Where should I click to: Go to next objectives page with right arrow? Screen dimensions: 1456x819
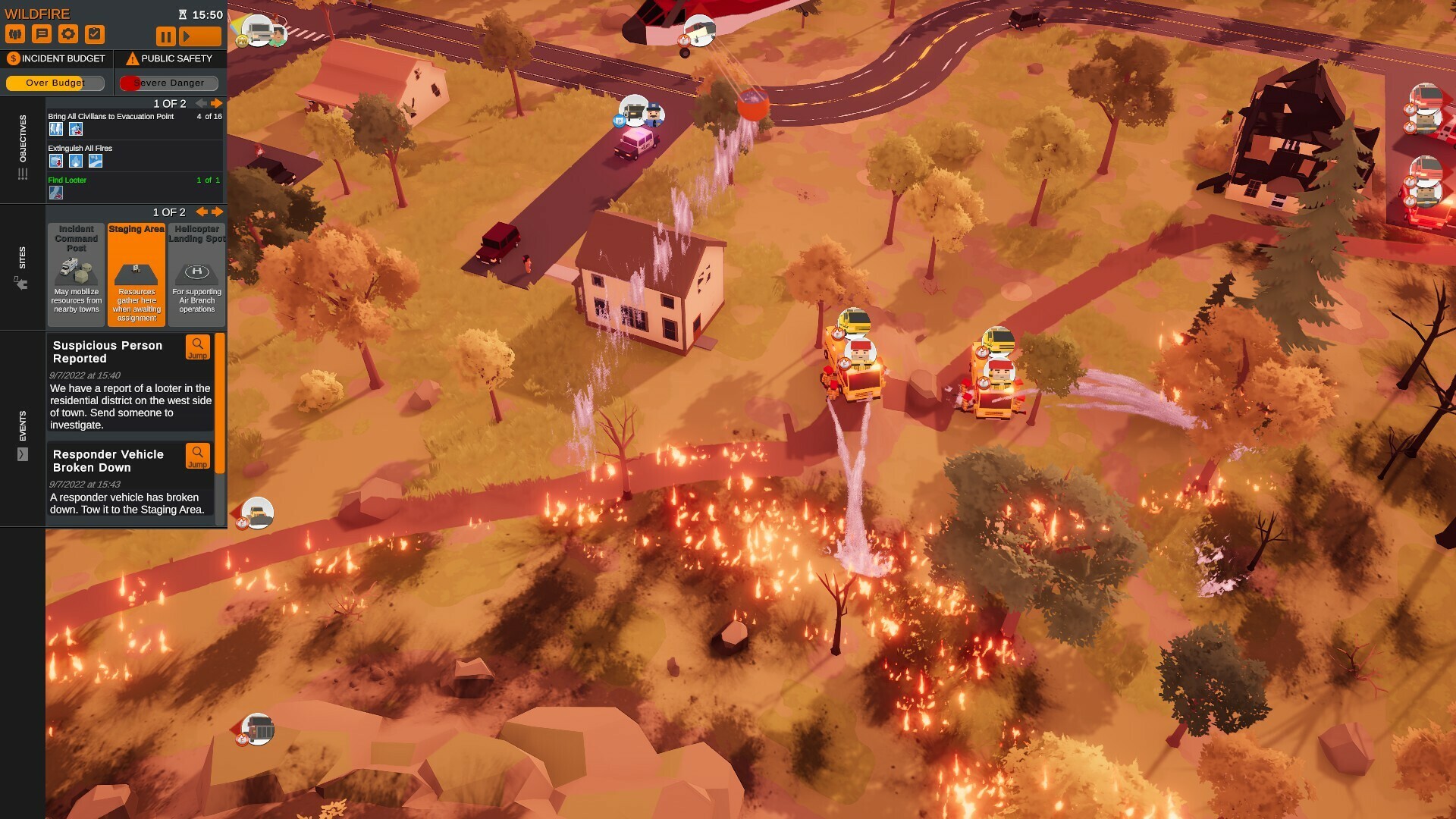click(217, 104)
